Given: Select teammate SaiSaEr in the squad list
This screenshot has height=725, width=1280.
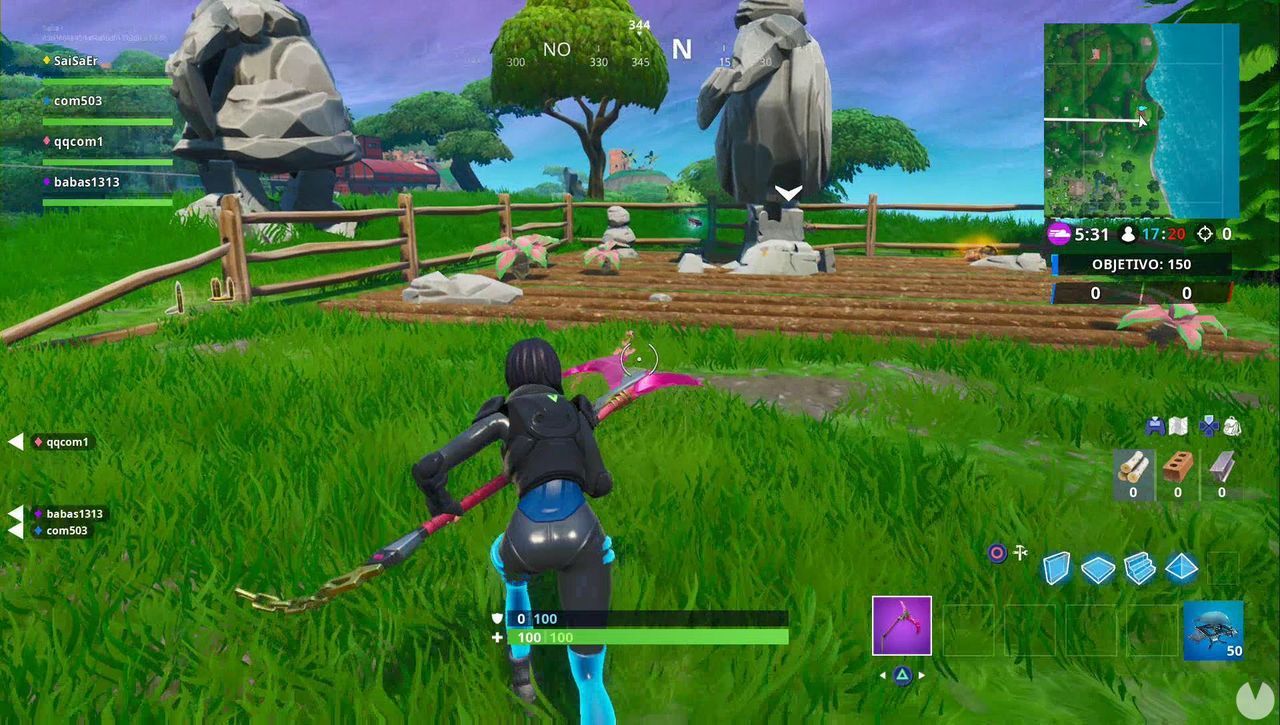Looking at the screenshot, I should tap(73, 61).
